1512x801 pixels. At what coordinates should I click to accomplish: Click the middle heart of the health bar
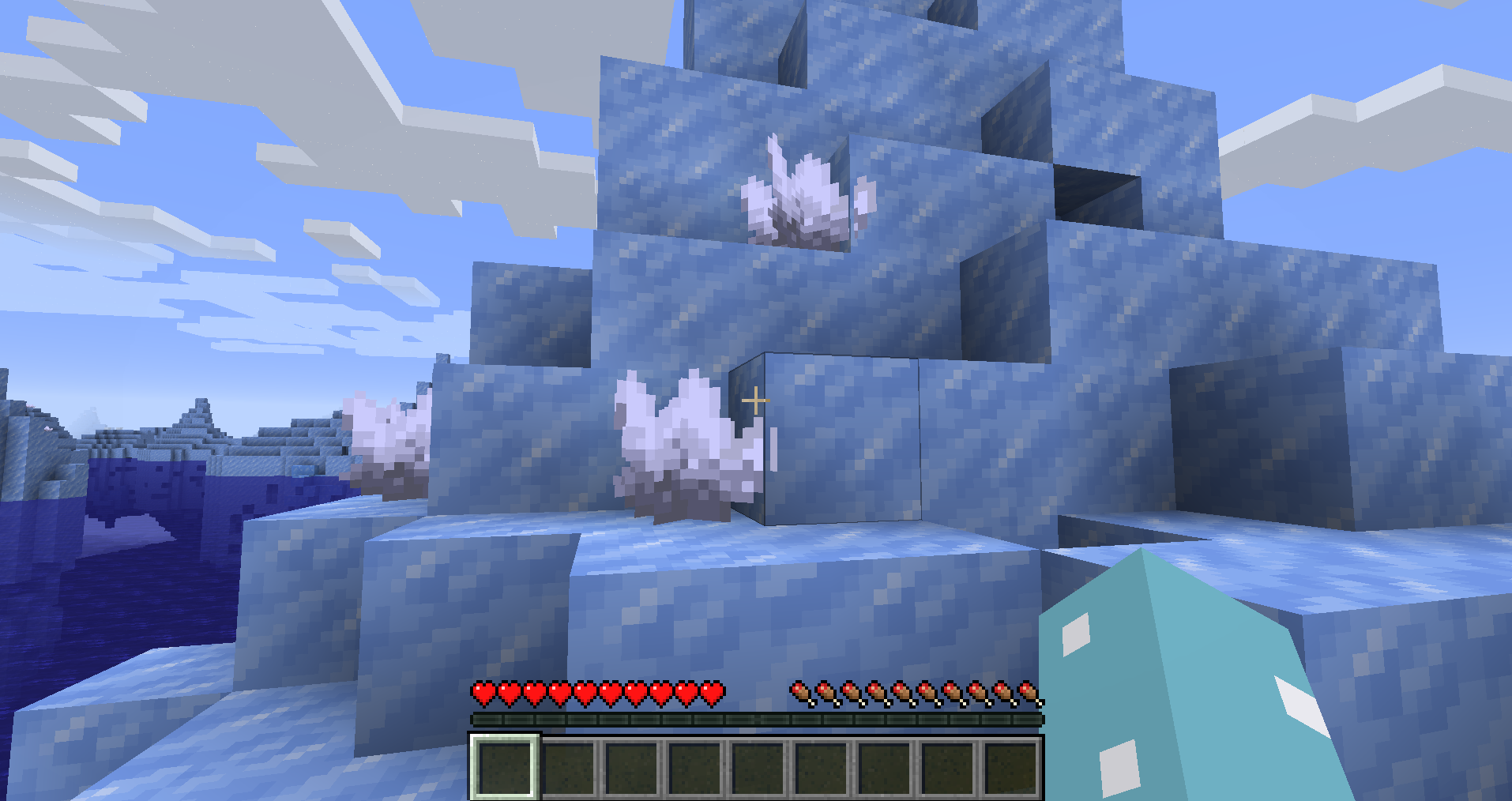pyautogui.click(x=597, y=691)
